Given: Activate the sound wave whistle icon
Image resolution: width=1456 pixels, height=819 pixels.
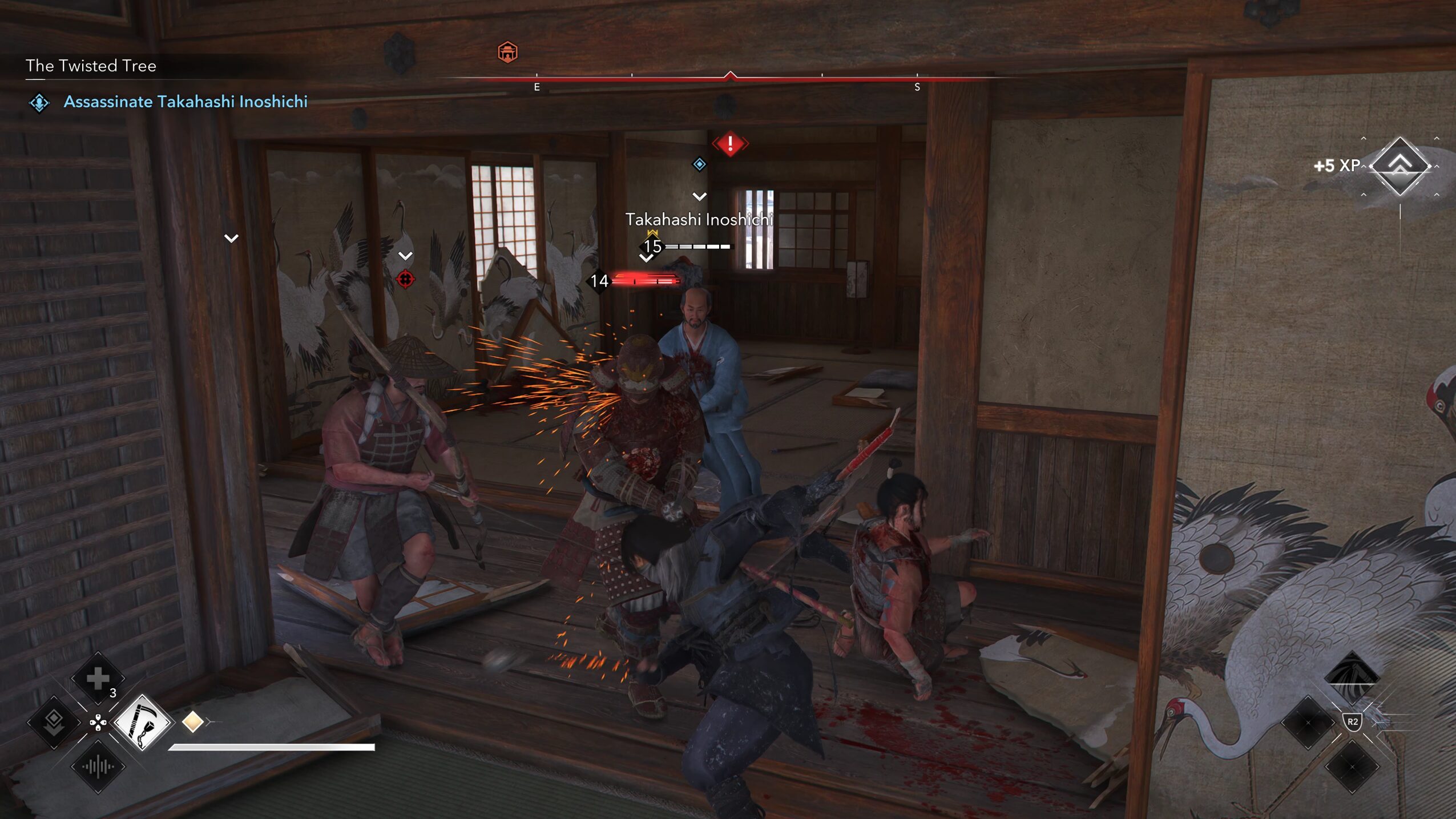Looking at the screenshot, I should (98, 766).
